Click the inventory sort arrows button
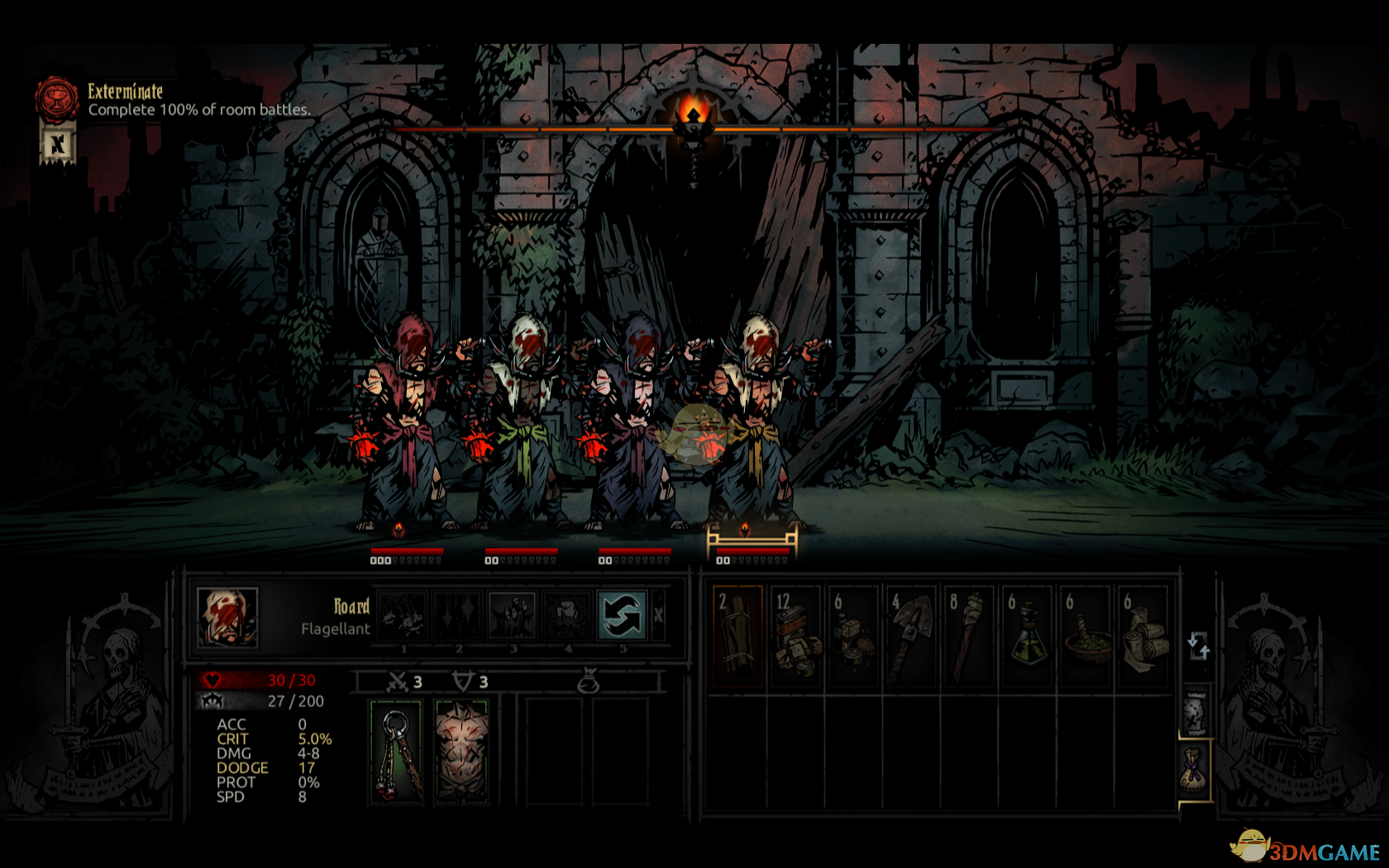This screenshot has width=1389, height=868. click(1198, 646)
